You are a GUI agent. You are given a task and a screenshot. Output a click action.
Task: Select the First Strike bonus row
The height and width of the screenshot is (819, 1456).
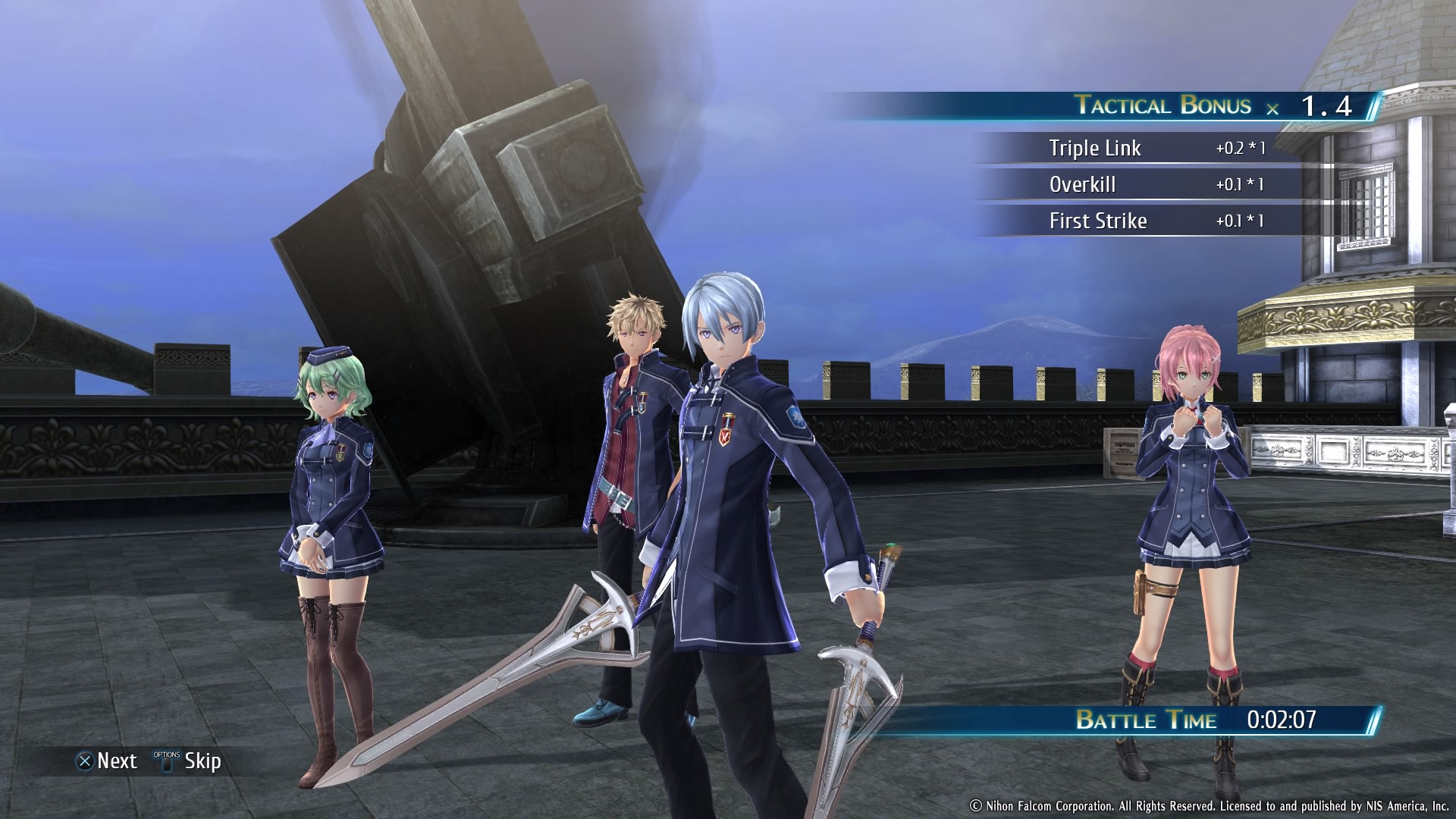click(1154, 221)
